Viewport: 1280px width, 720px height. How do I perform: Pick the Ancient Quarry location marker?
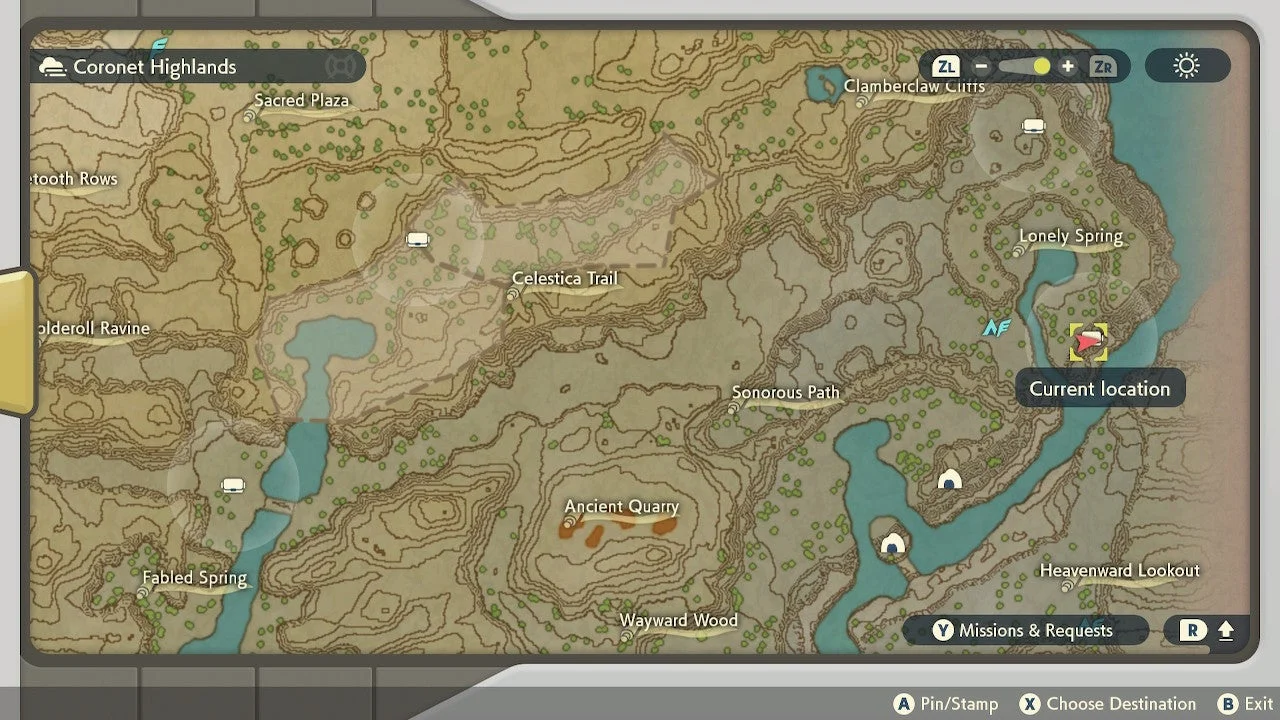pyautogui.click(x=621, y=507)
